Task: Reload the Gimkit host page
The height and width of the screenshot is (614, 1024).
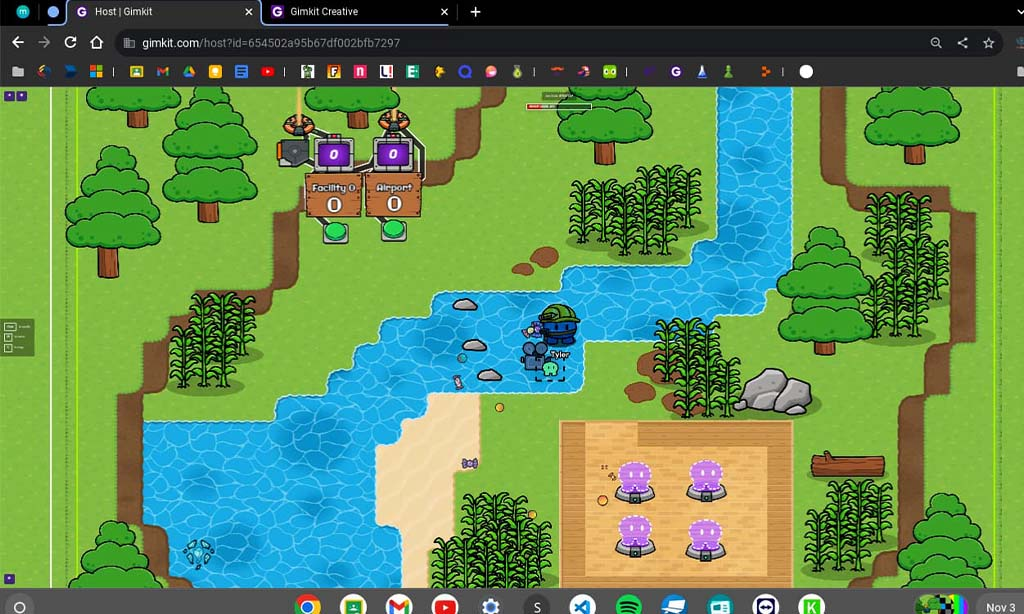Action: pos(70,43)
